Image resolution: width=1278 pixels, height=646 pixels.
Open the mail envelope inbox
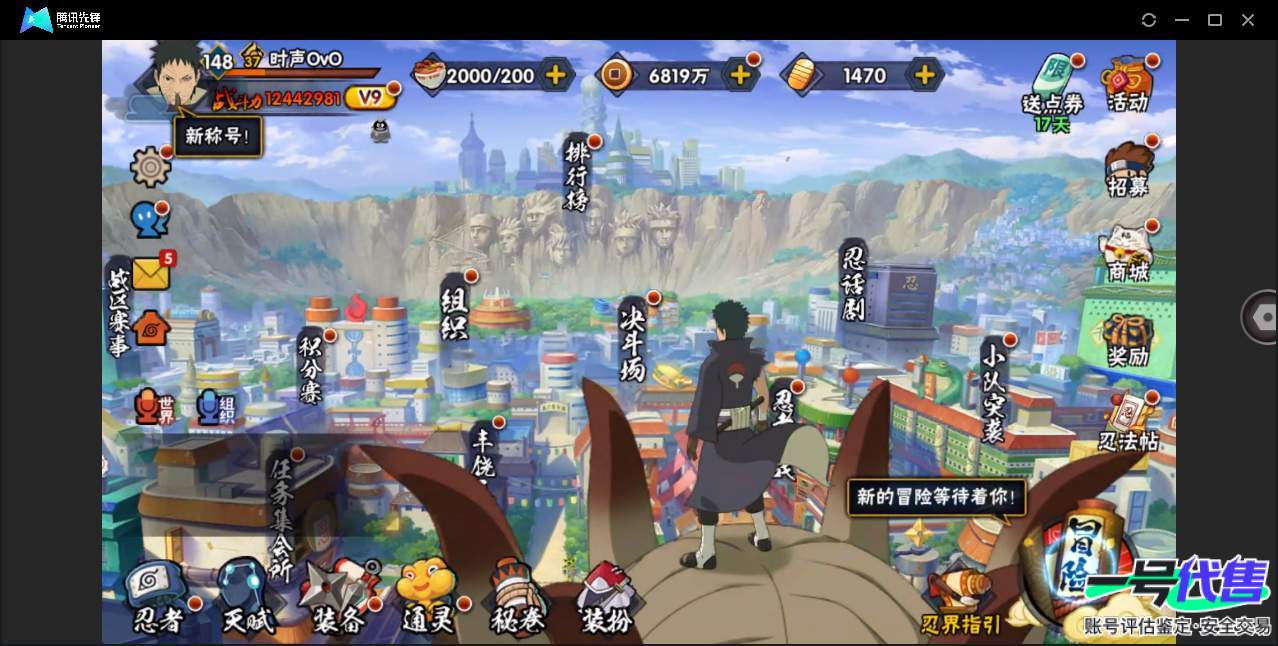pyautogui.click(x=150, y=273)
